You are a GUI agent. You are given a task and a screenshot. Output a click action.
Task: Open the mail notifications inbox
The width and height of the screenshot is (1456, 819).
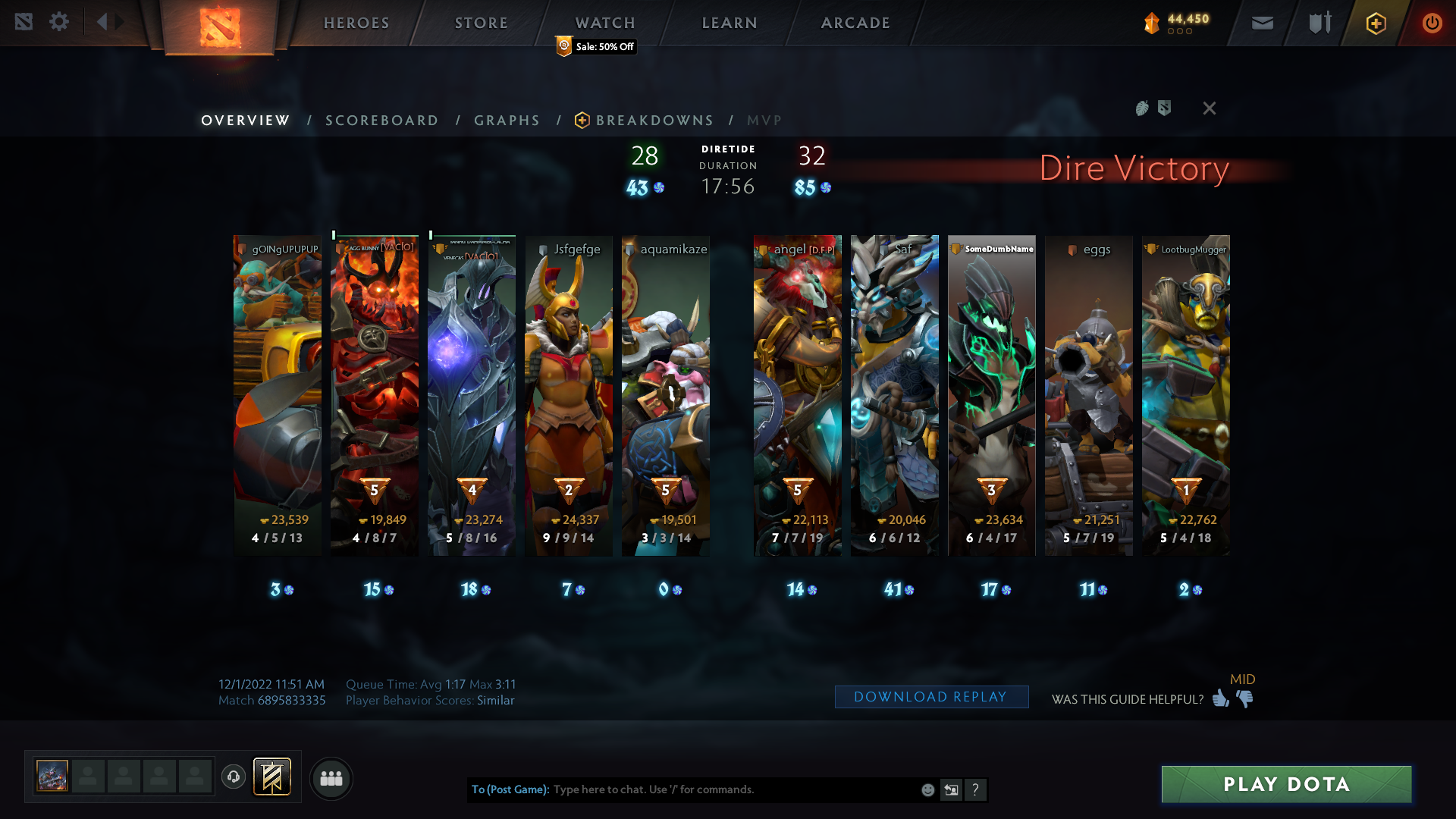(1262, 23)
